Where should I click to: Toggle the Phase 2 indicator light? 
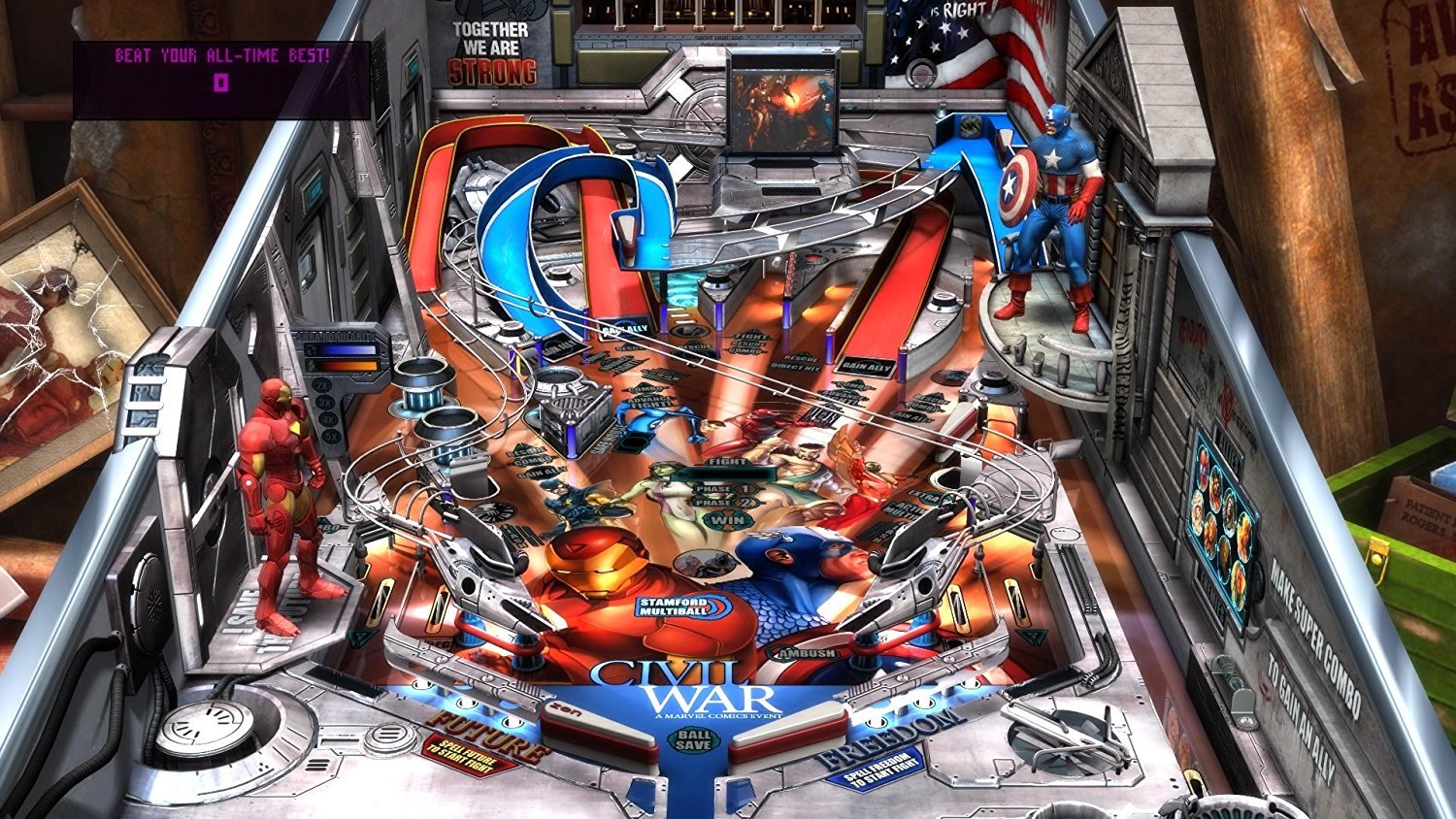coord(726,502)
